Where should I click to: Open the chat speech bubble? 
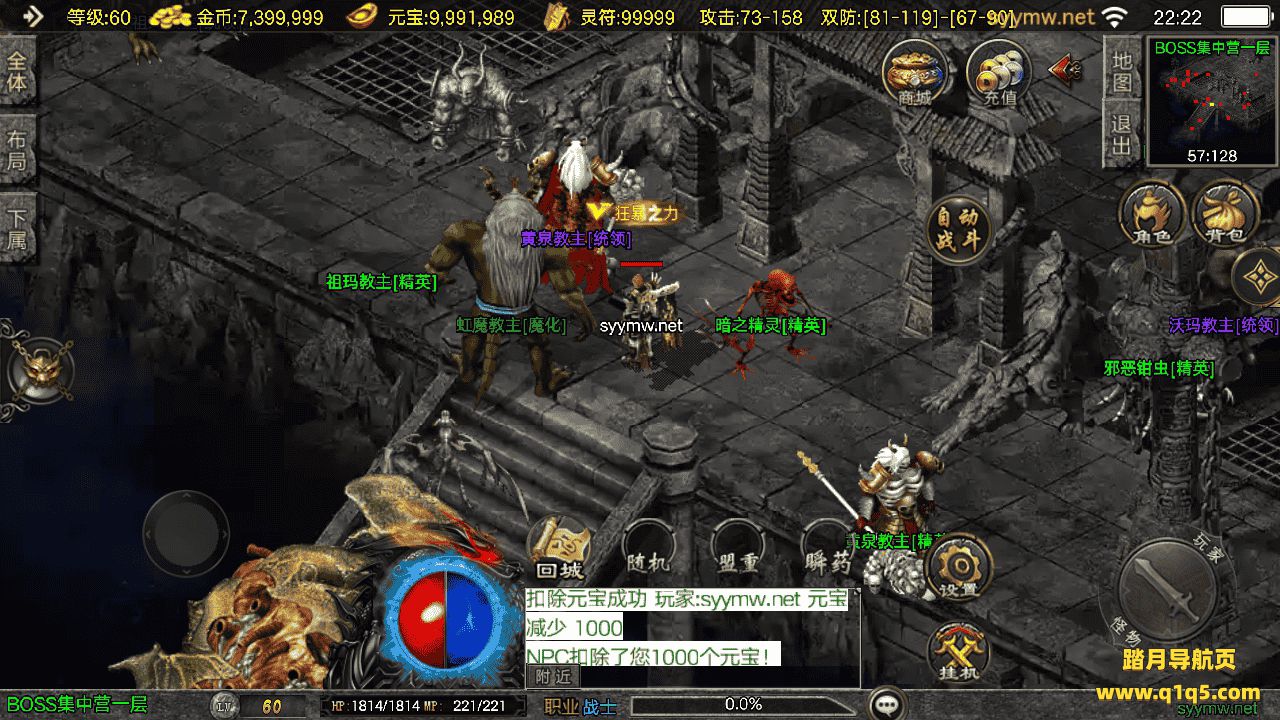[886, 704]
